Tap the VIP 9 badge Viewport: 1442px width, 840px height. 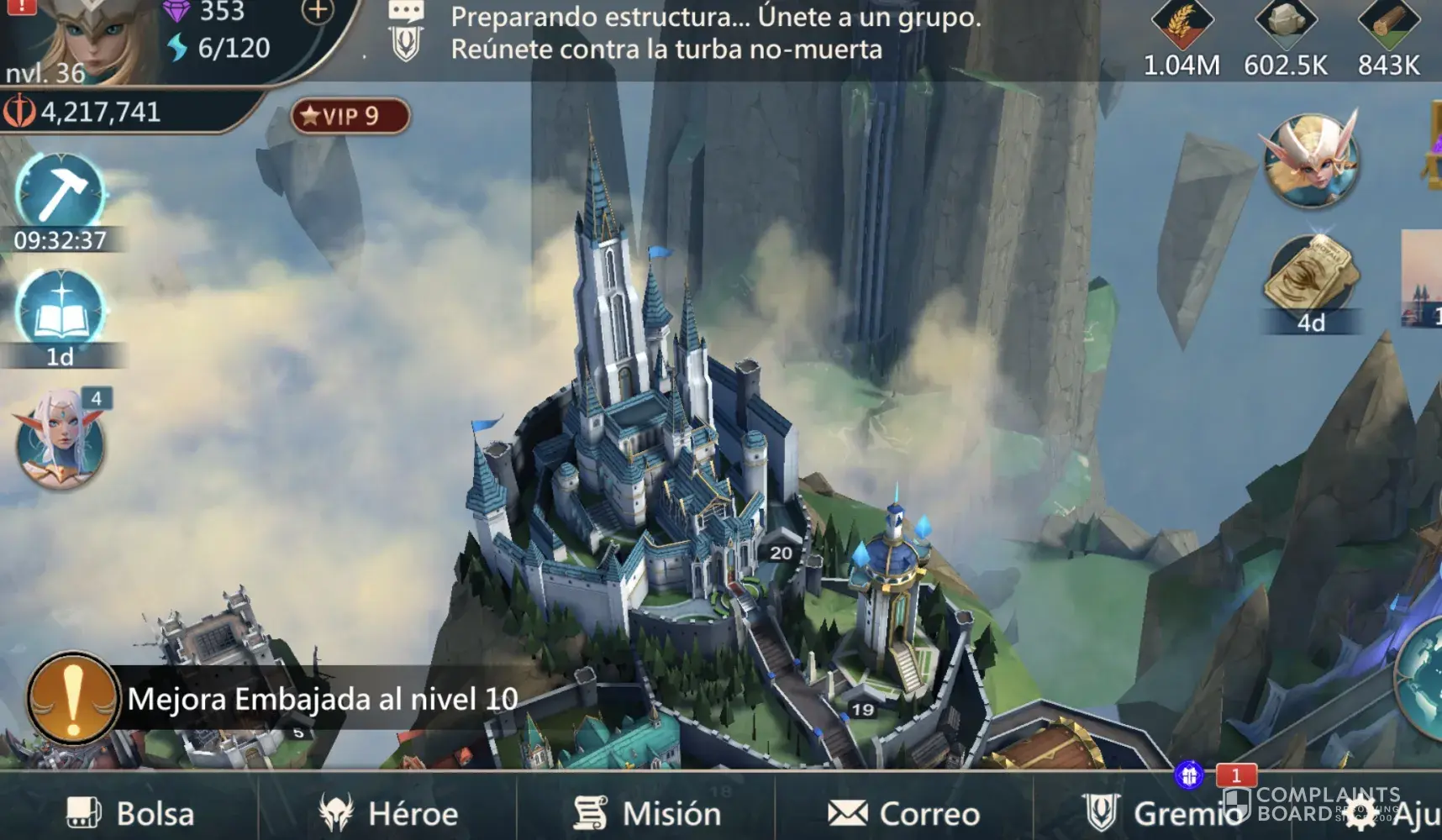[x=350, y=116]
